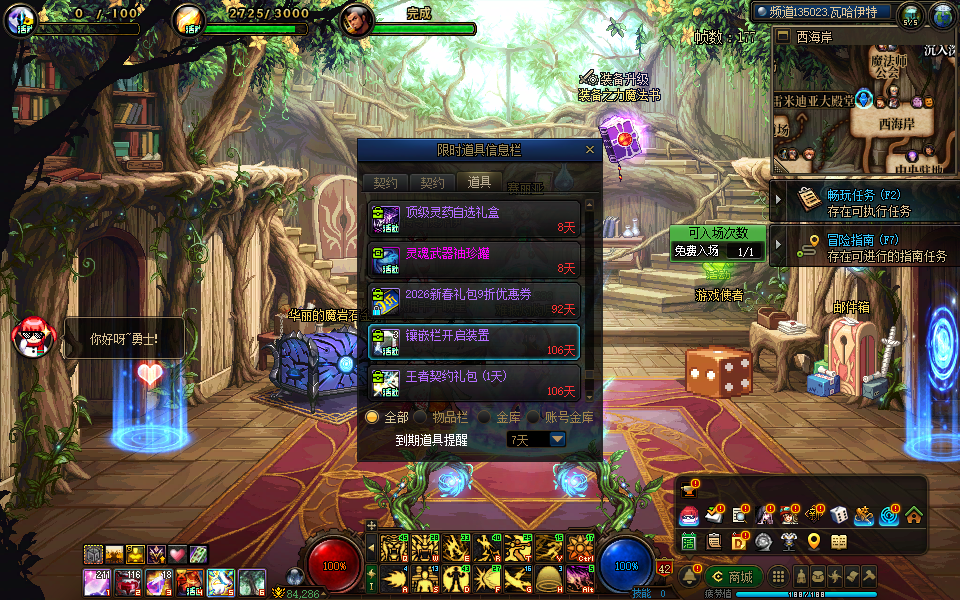Switch to the 道具 tab
The height and width of the screenshot is (600, 960).
click(479, 182)
